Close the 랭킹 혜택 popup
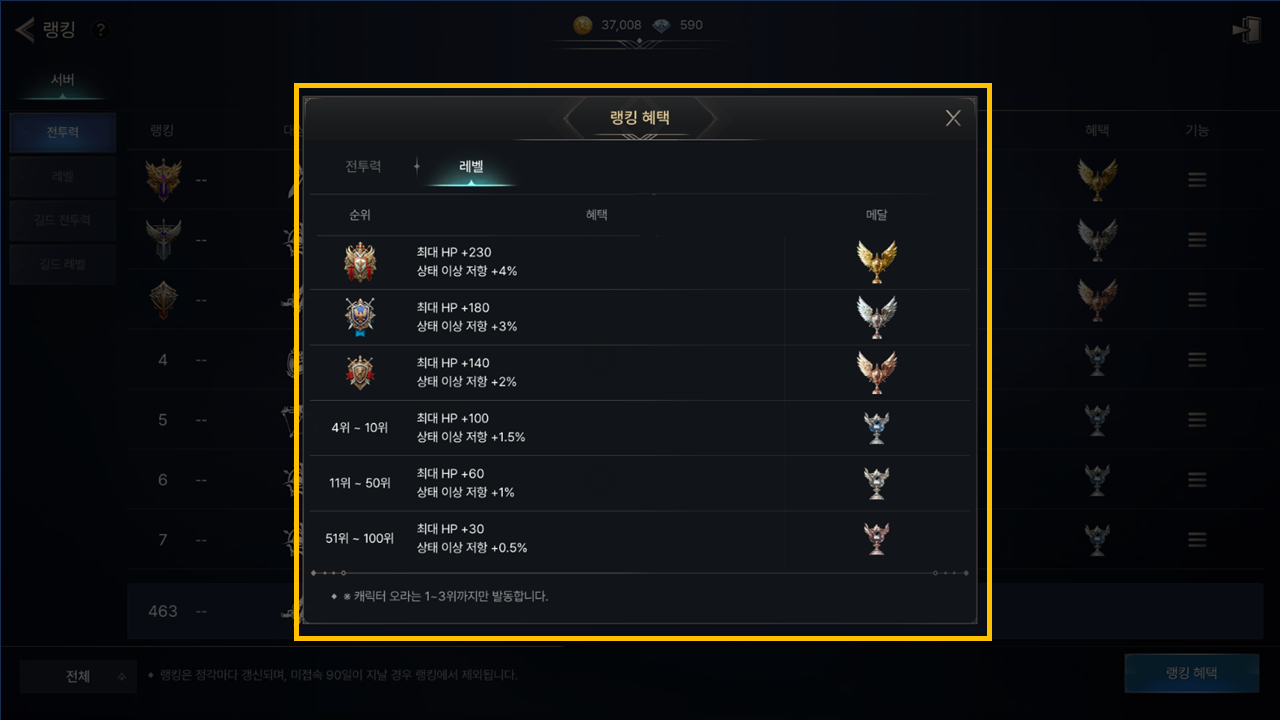 (953, 118)
